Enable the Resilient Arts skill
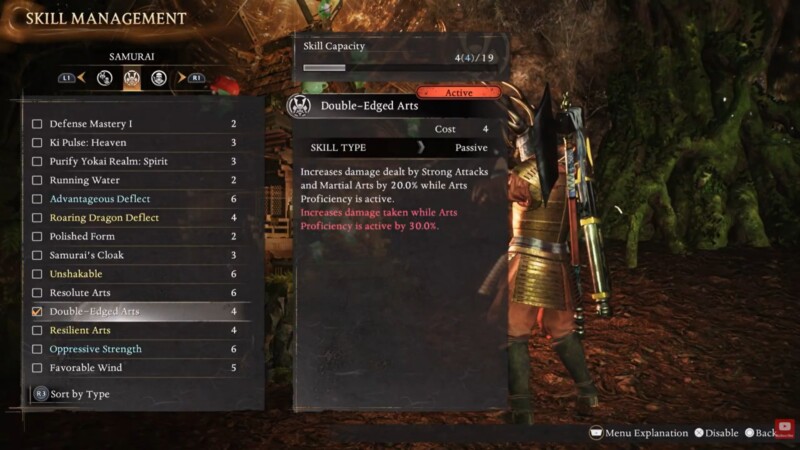The height and width of the screenshot is (450, 800). click(37, 330)
